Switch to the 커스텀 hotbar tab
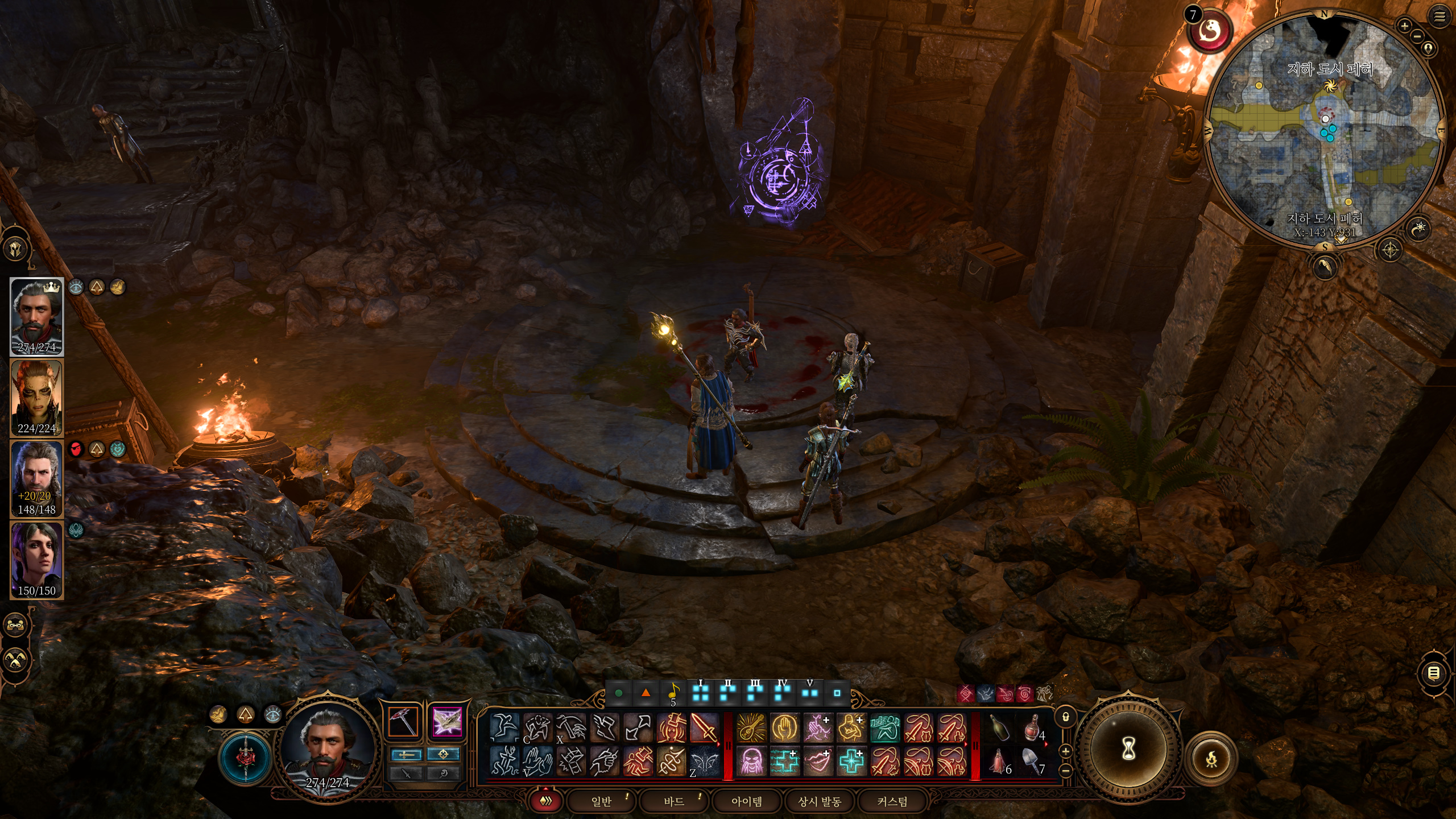1456x819 pixels. (892, 801)
